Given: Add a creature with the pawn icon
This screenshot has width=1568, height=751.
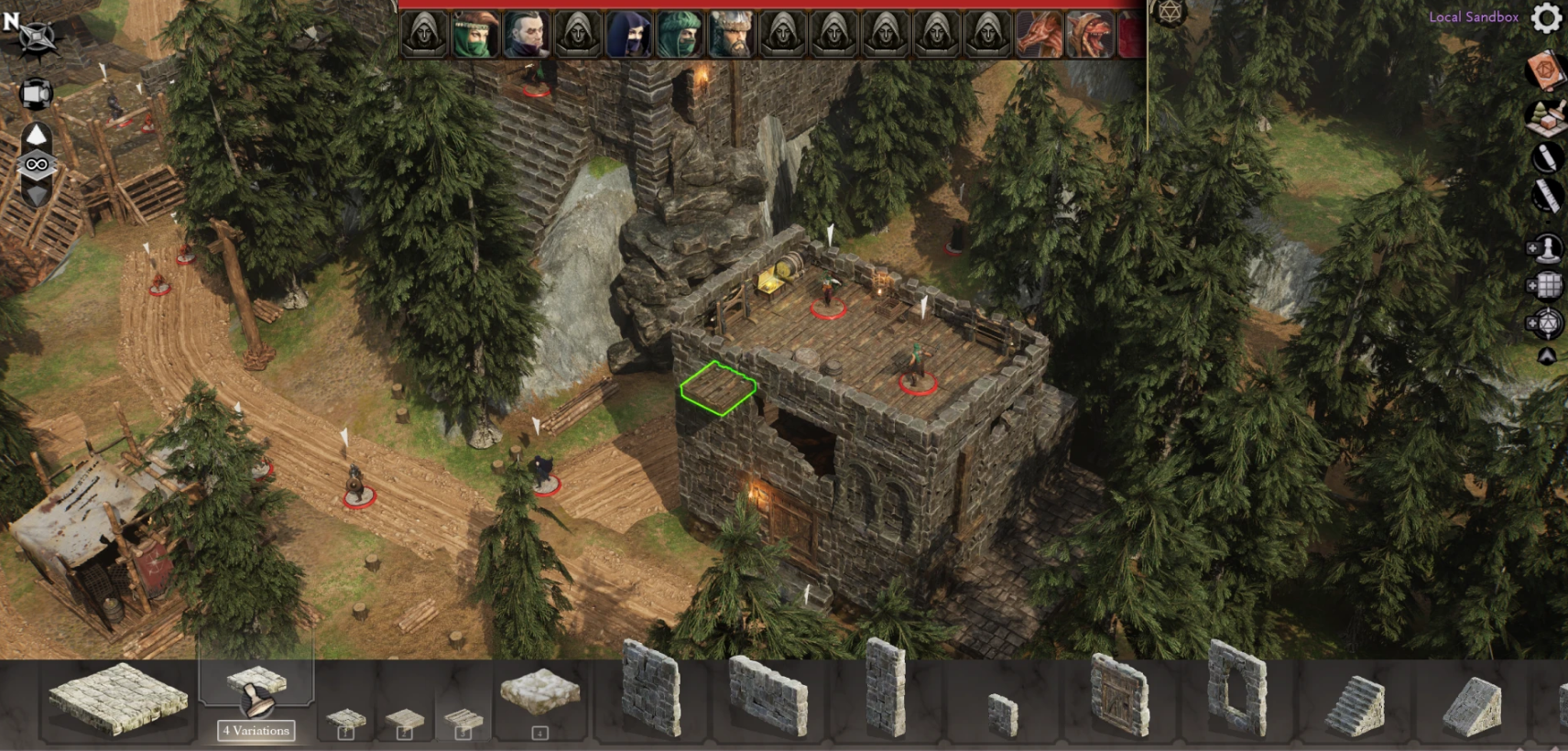Looking at the screenshot, I should coord(1544,247).
